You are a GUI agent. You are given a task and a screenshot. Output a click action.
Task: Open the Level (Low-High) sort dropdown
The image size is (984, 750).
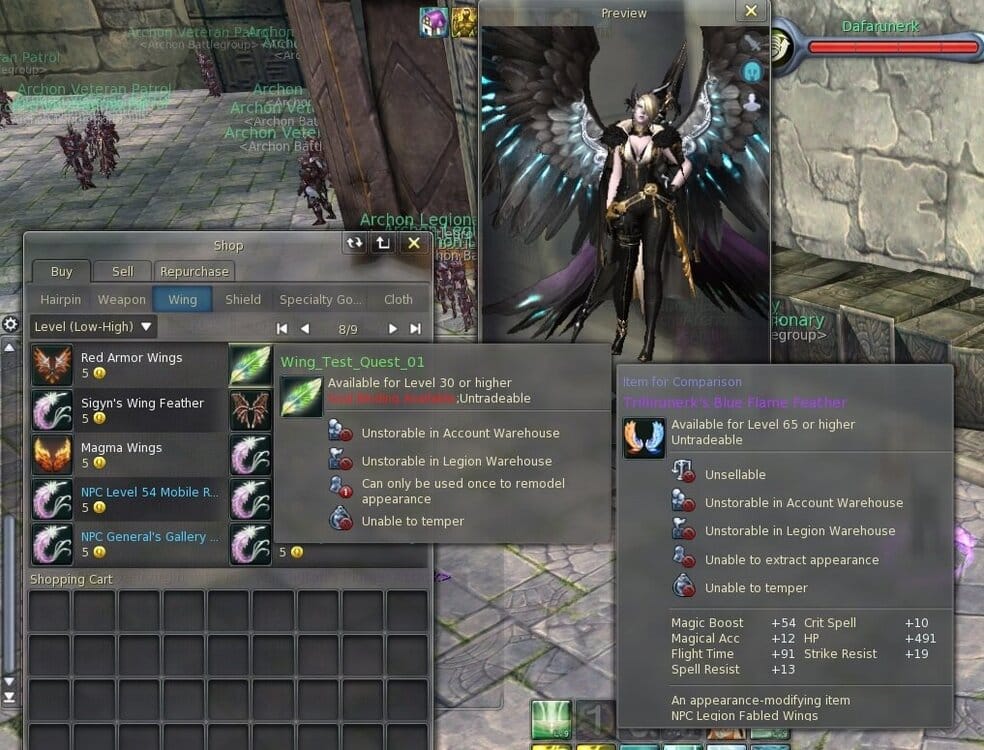[94, 326]
